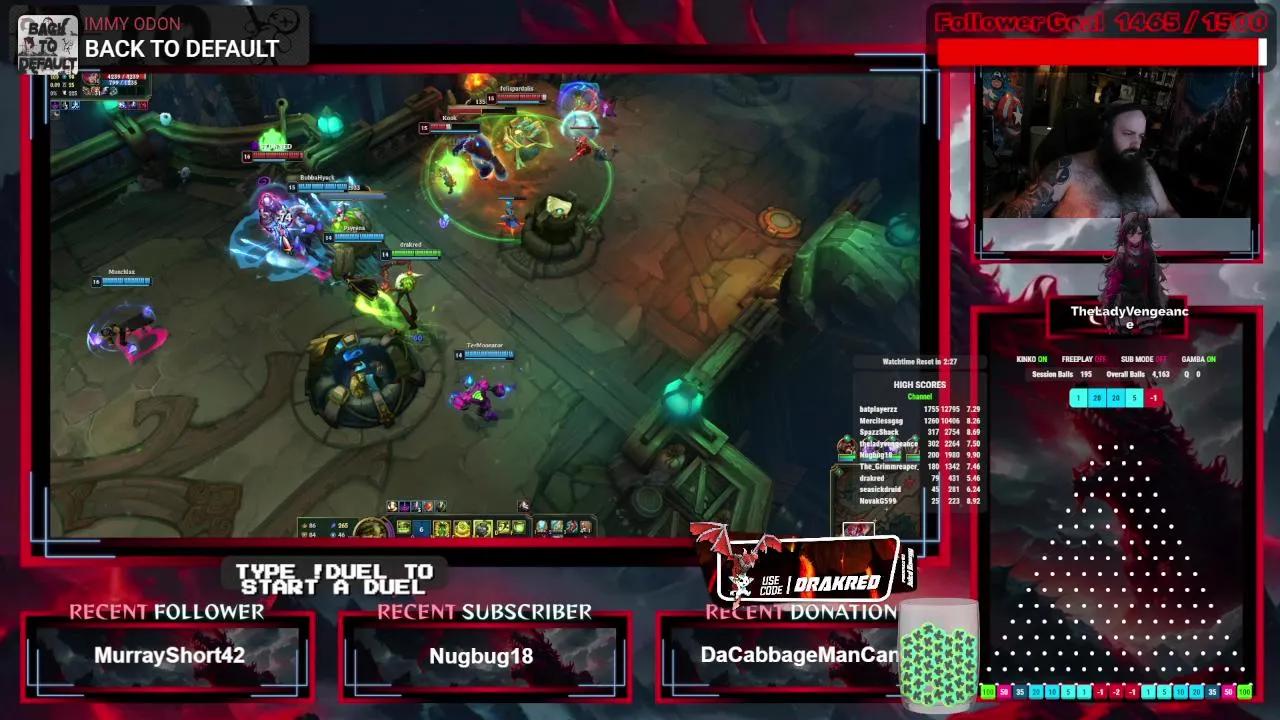Viewport: 1280px width, 720px height.
Task: Click an item icon in the inventory row
Action: click(540, 527)
